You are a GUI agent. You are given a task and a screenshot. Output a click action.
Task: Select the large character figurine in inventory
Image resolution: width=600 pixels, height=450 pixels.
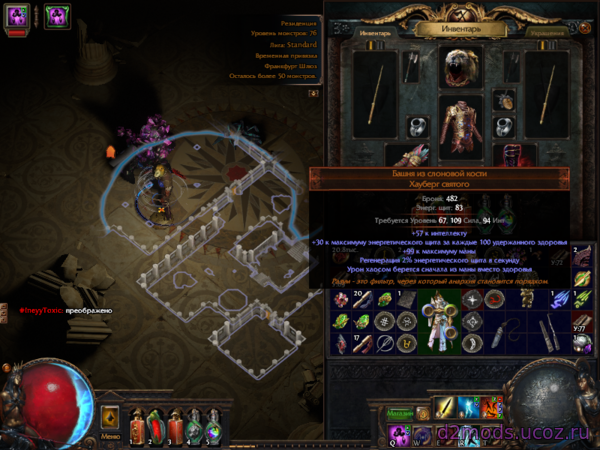439,321
